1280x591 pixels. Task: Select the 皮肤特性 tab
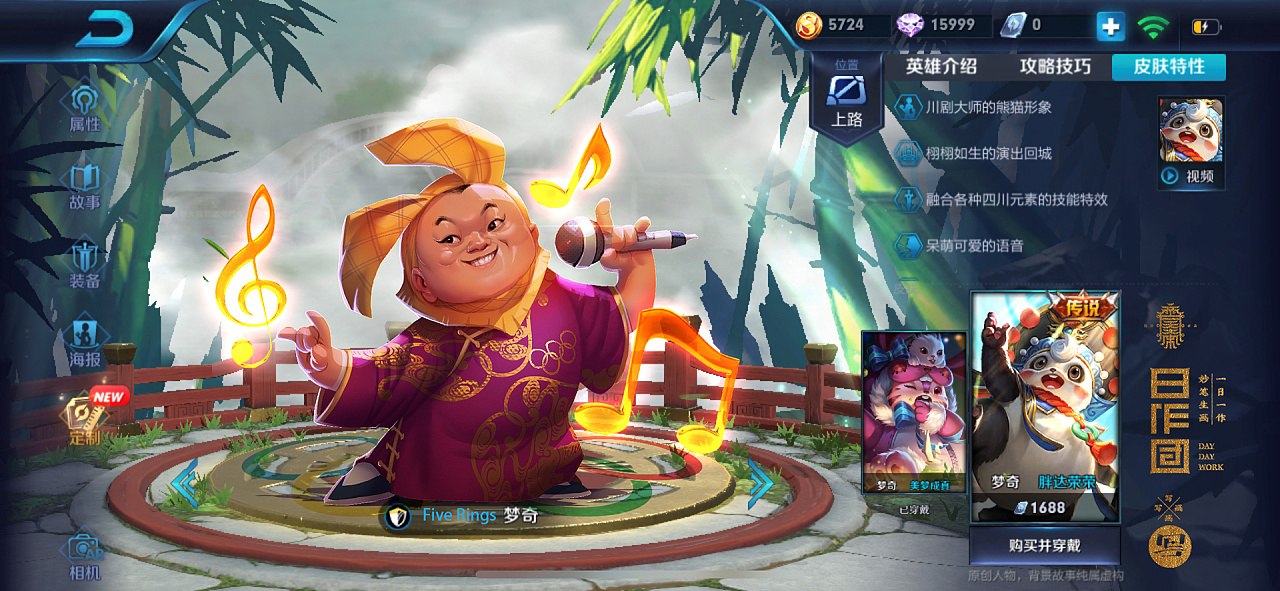1168,67
